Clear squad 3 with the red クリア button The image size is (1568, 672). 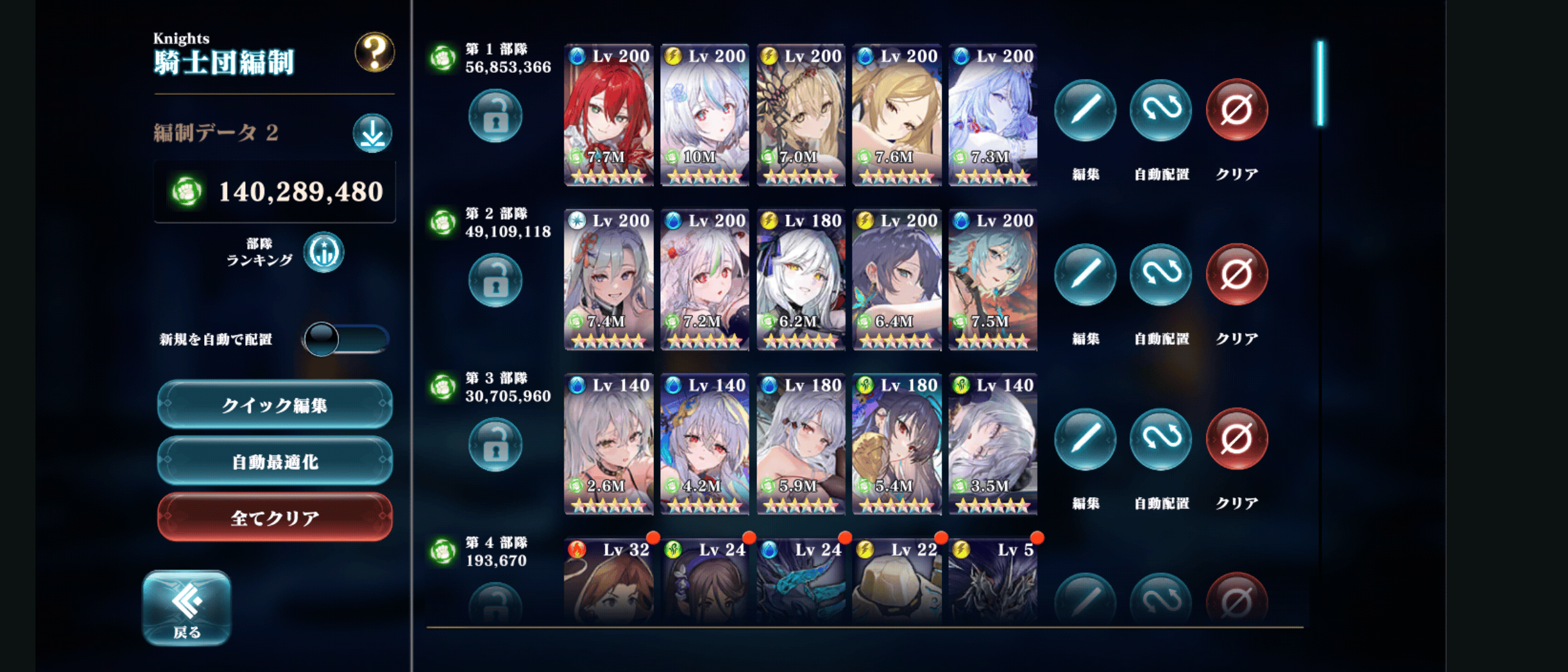tap(1236, 439)
